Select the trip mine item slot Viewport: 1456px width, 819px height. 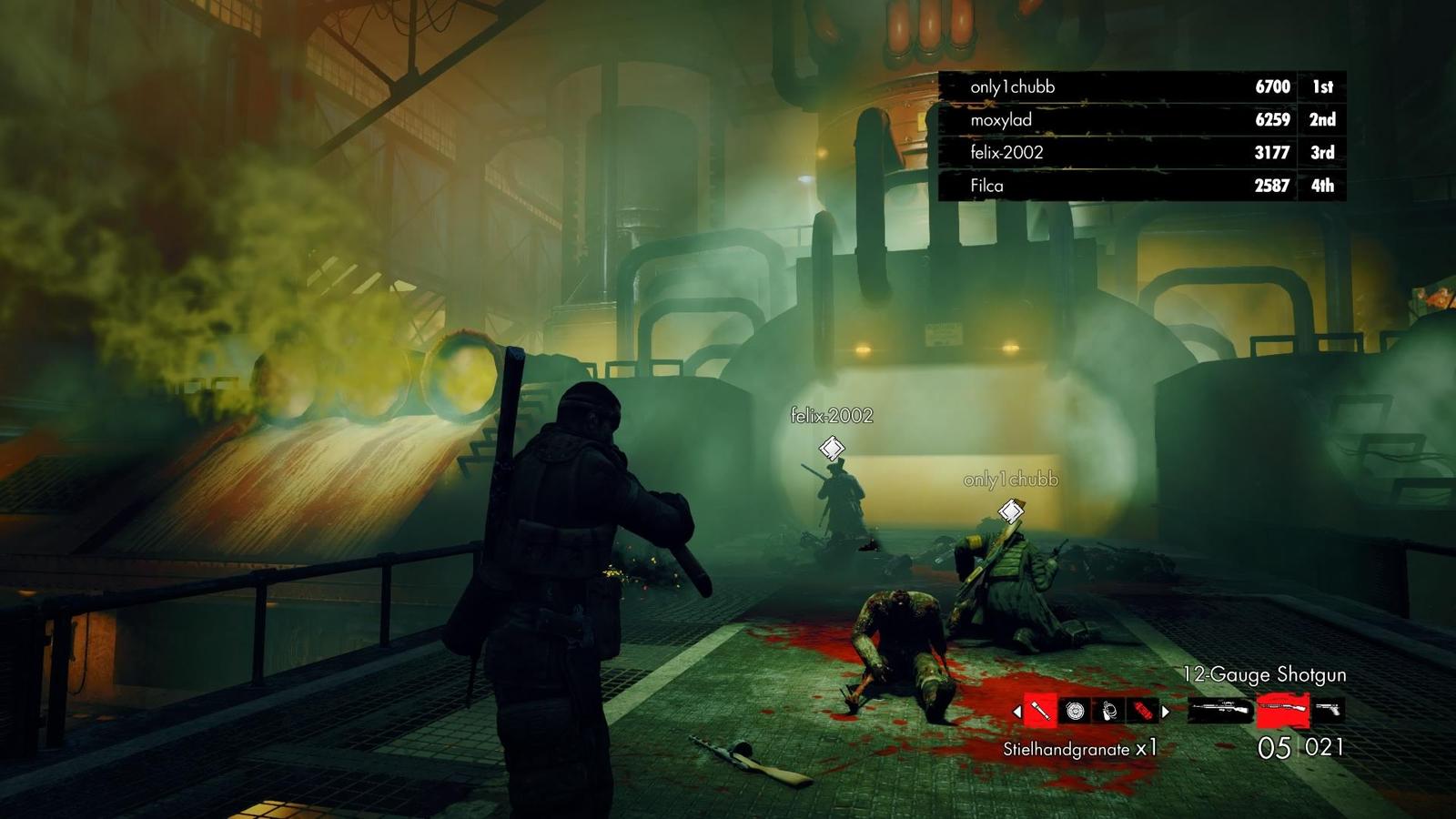(1109, 711)
